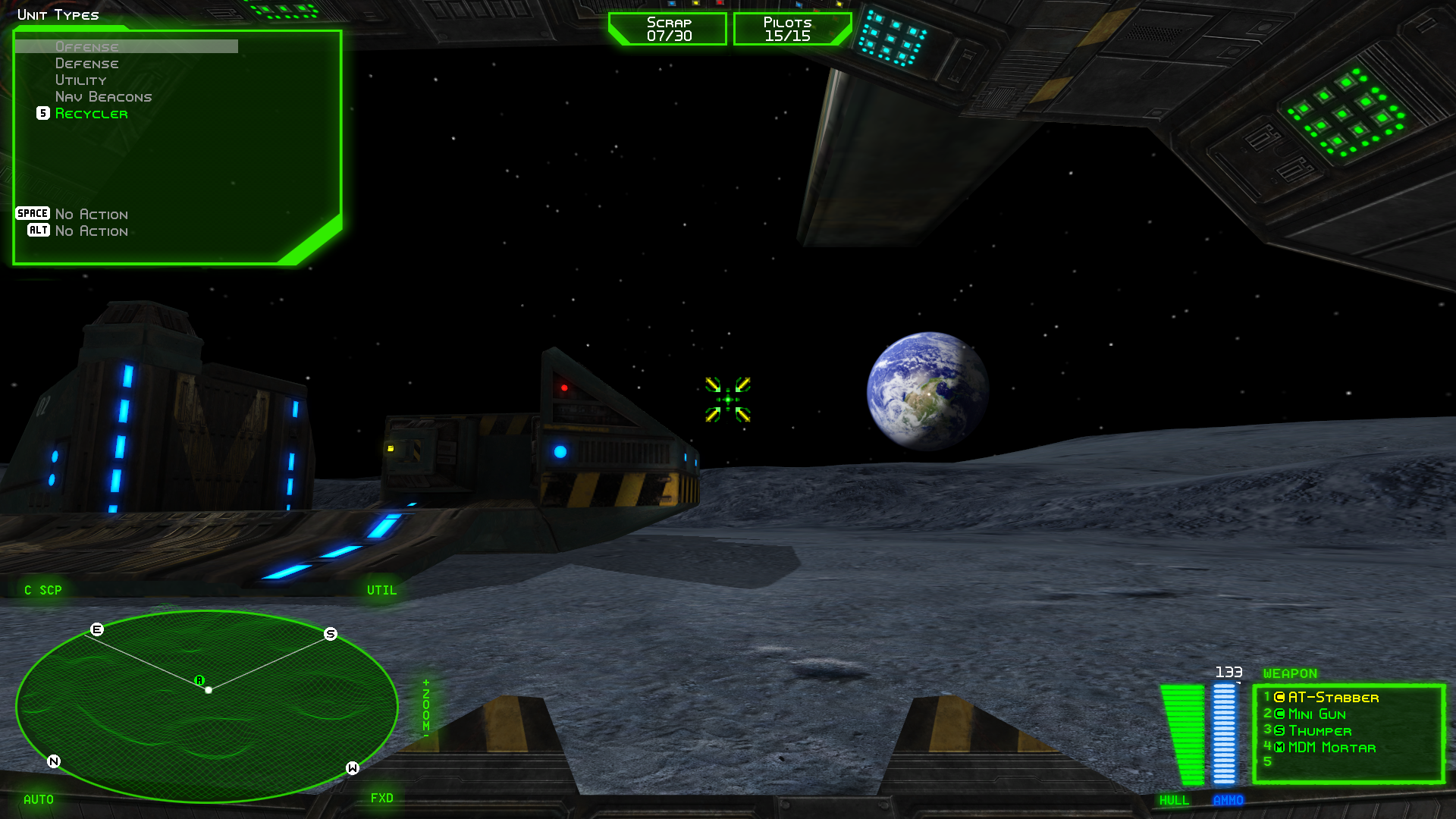Click the UTIL label above radar
1456x819 pixels.
tap(381, 590)
